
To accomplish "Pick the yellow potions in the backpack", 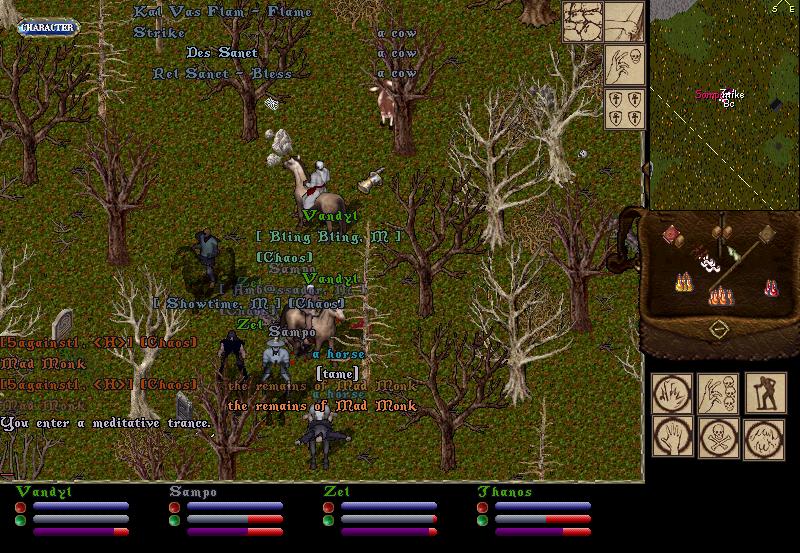I will click(686, 284).
